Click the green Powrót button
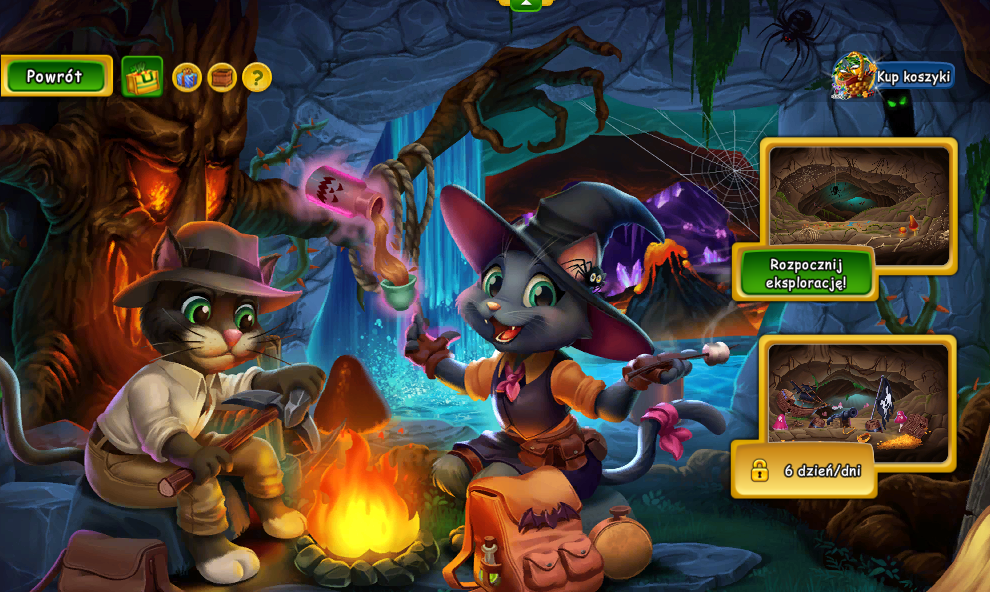The height and width of the screenshot is (592, 990). 56,76
